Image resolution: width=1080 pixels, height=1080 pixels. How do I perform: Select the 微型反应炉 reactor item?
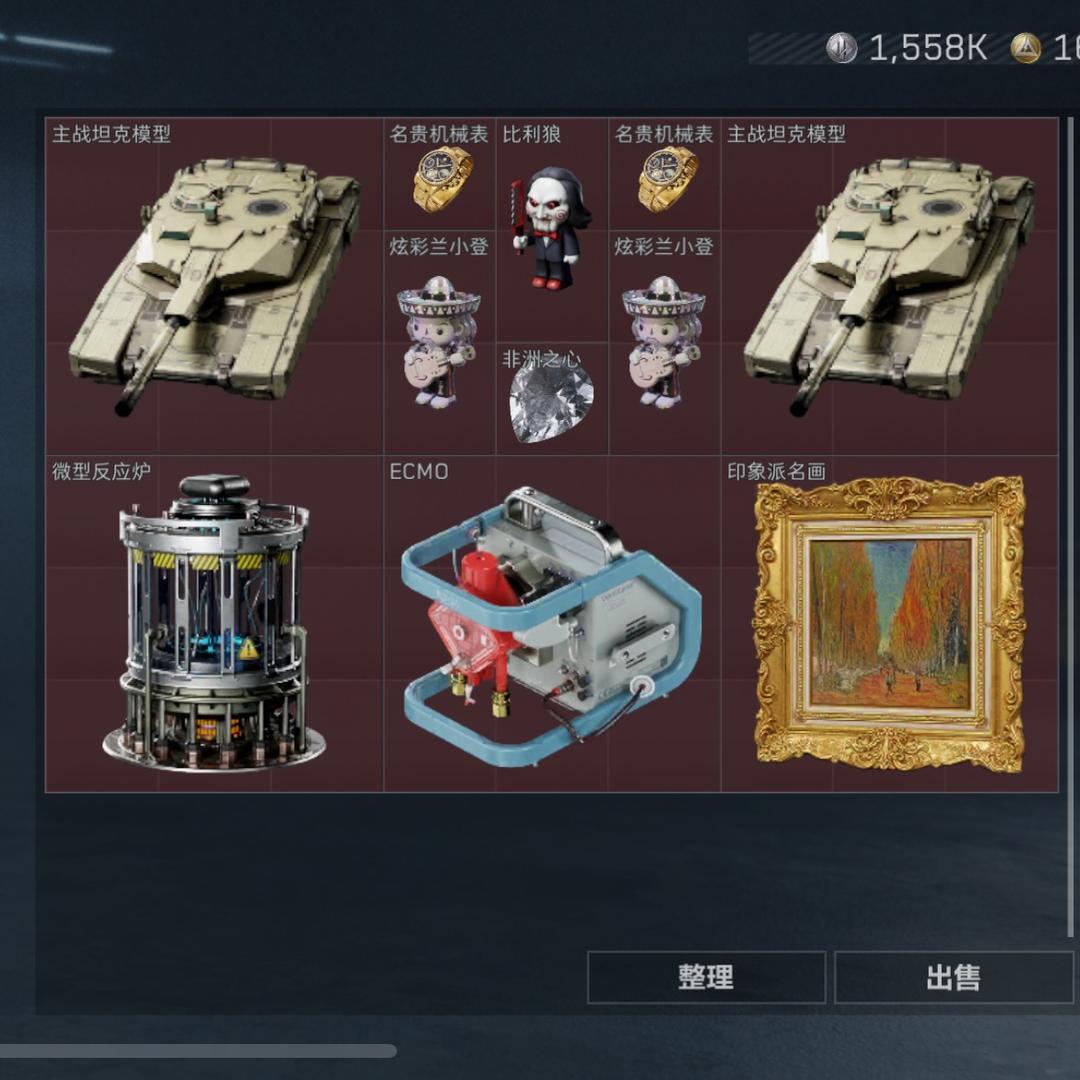tap(214, 624)
